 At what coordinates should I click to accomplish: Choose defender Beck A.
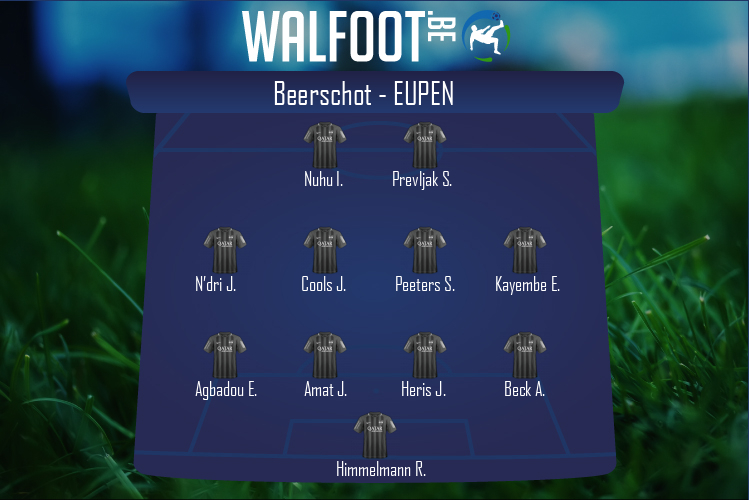(524, 356)
